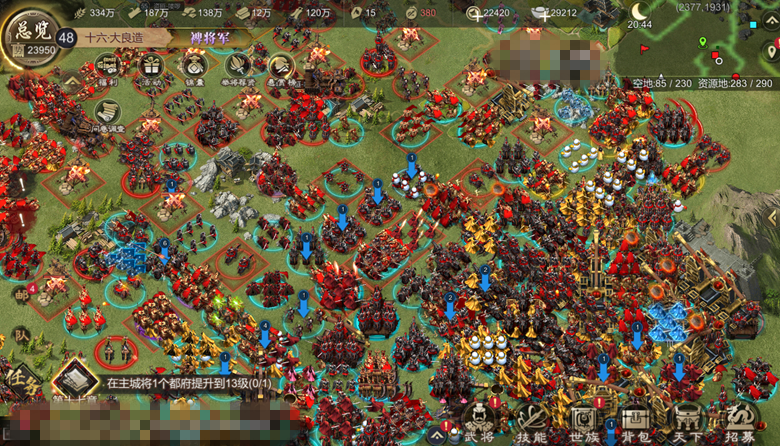This screenshot has height=446, width=780.
Task: Open the 队 troops button
Action: (x=21, y=336)
